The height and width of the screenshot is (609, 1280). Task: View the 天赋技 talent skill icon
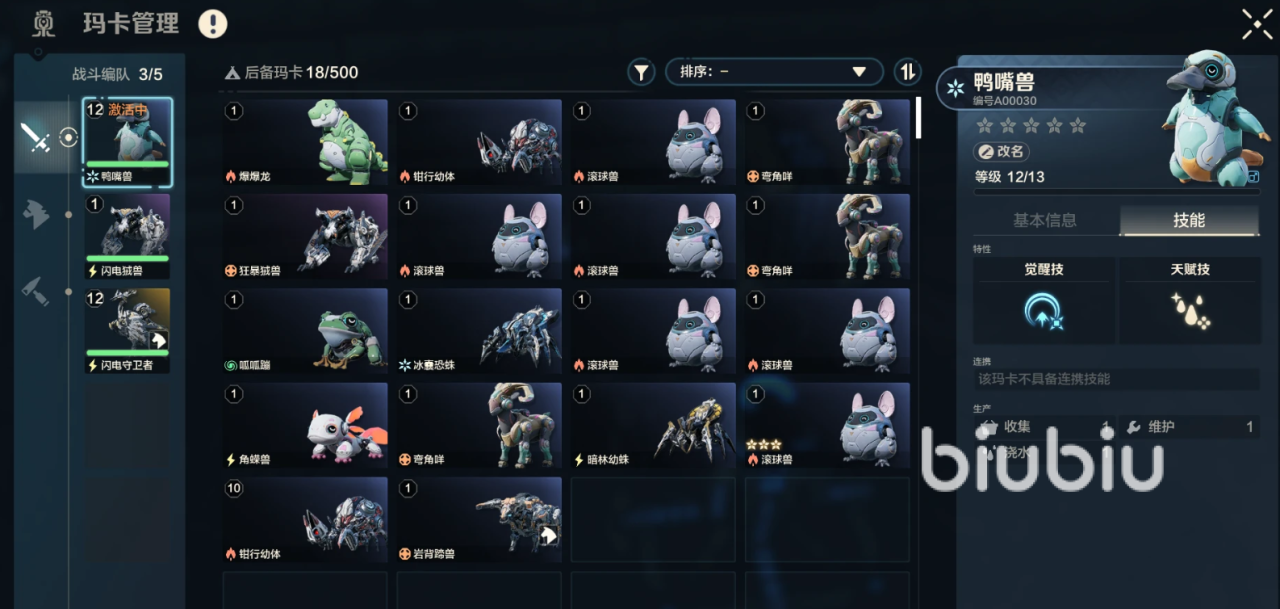[x=1189, y=312]
